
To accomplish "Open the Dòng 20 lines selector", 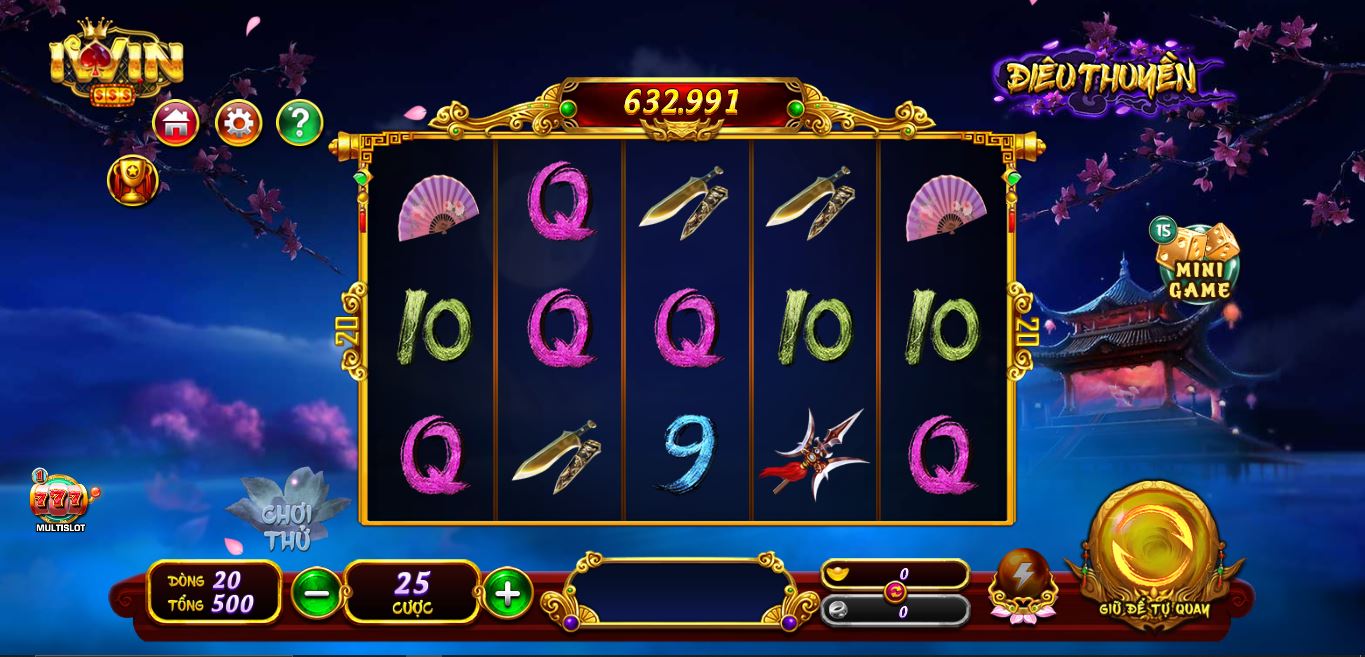I will (213, 580).
